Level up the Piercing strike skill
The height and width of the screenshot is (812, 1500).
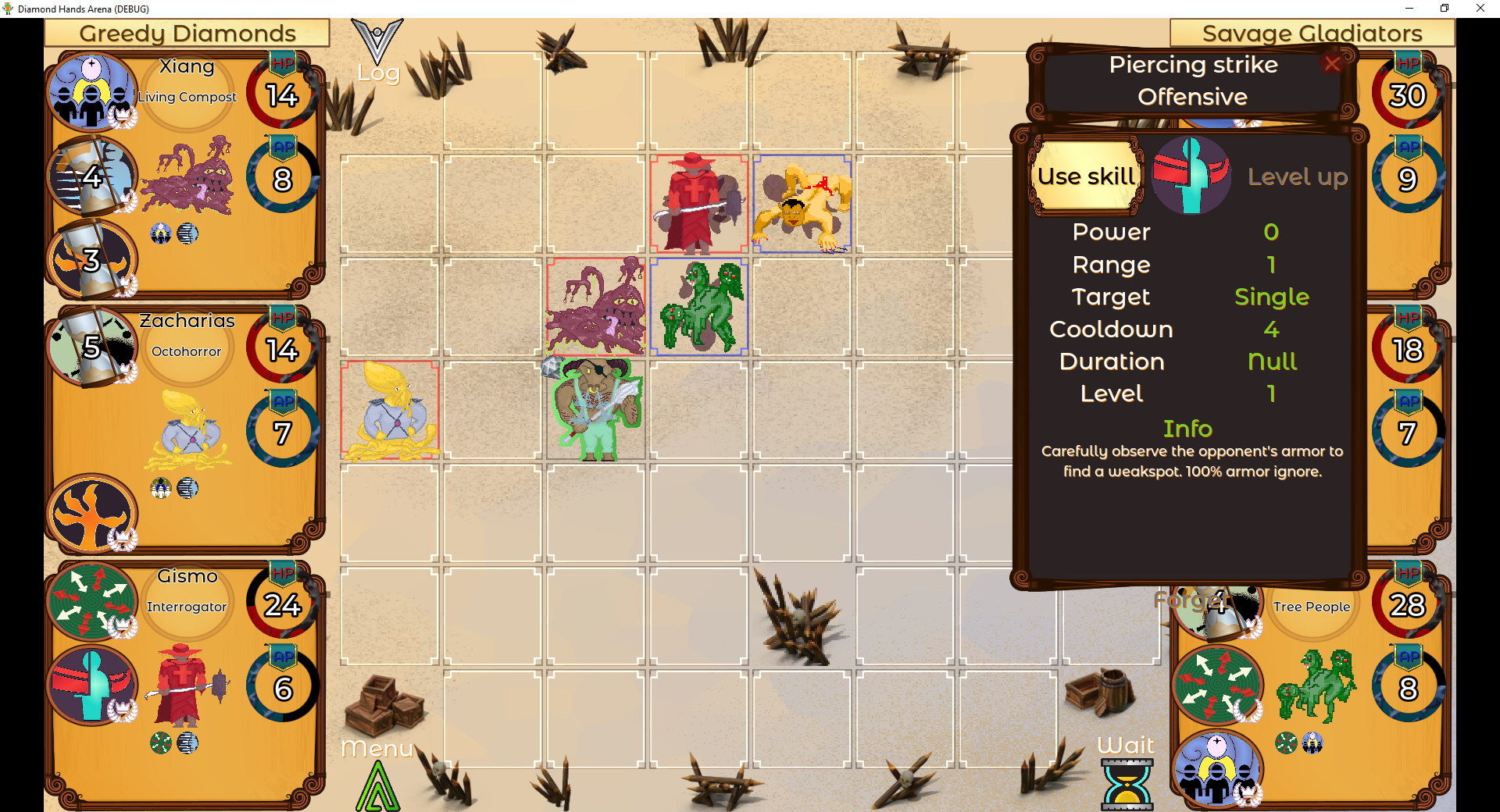click(1298, 176)
